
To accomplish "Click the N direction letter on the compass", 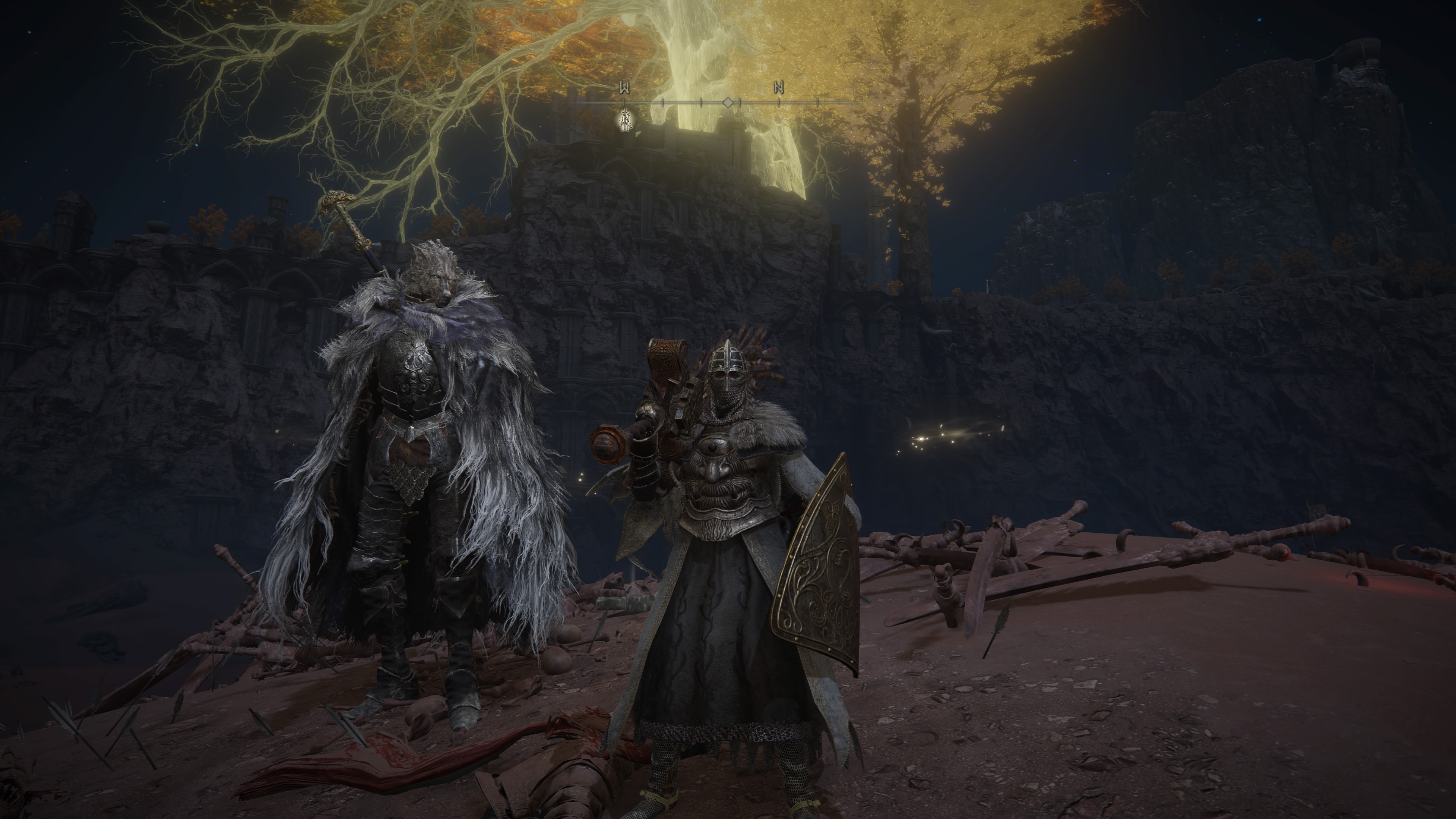I will coord(779,88).
